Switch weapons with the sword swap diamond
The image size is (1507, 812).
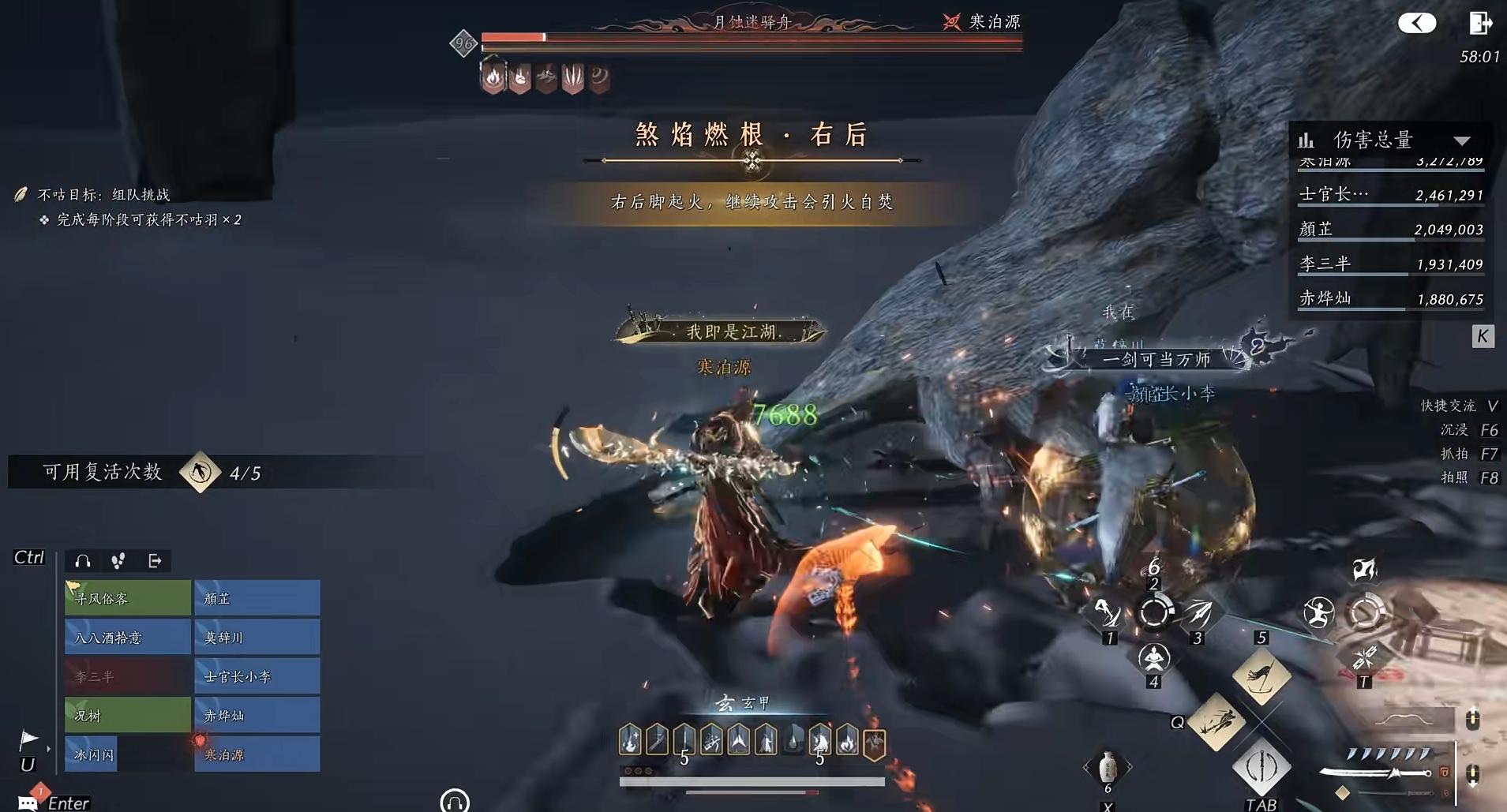(x=1261, y=766)
